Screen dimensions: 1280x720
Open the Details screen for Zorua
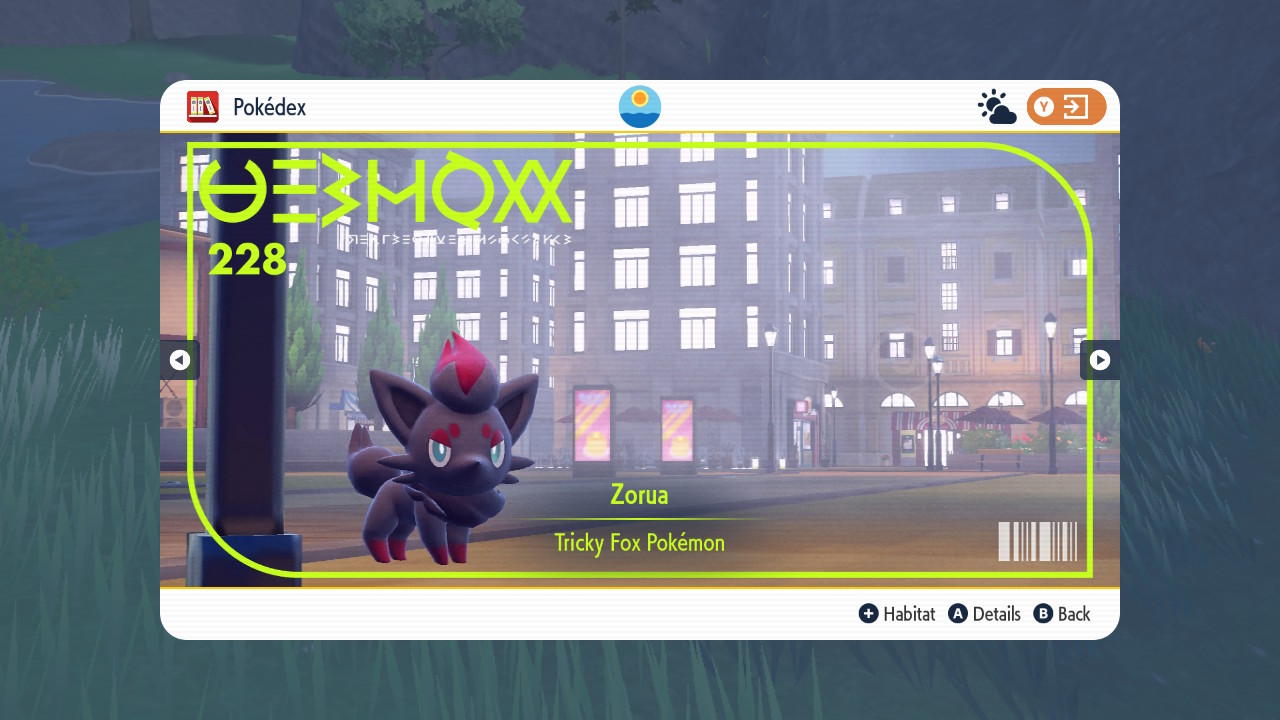985,613
